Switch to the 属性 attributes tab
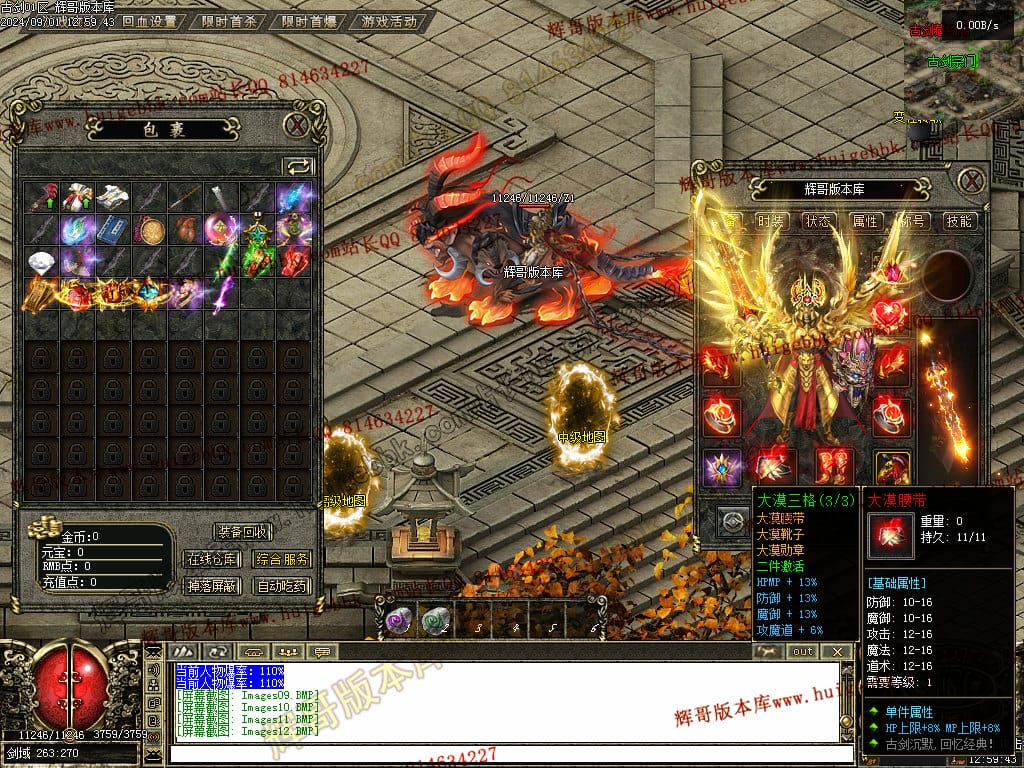The image size is (1024, 768). (865, 221)
